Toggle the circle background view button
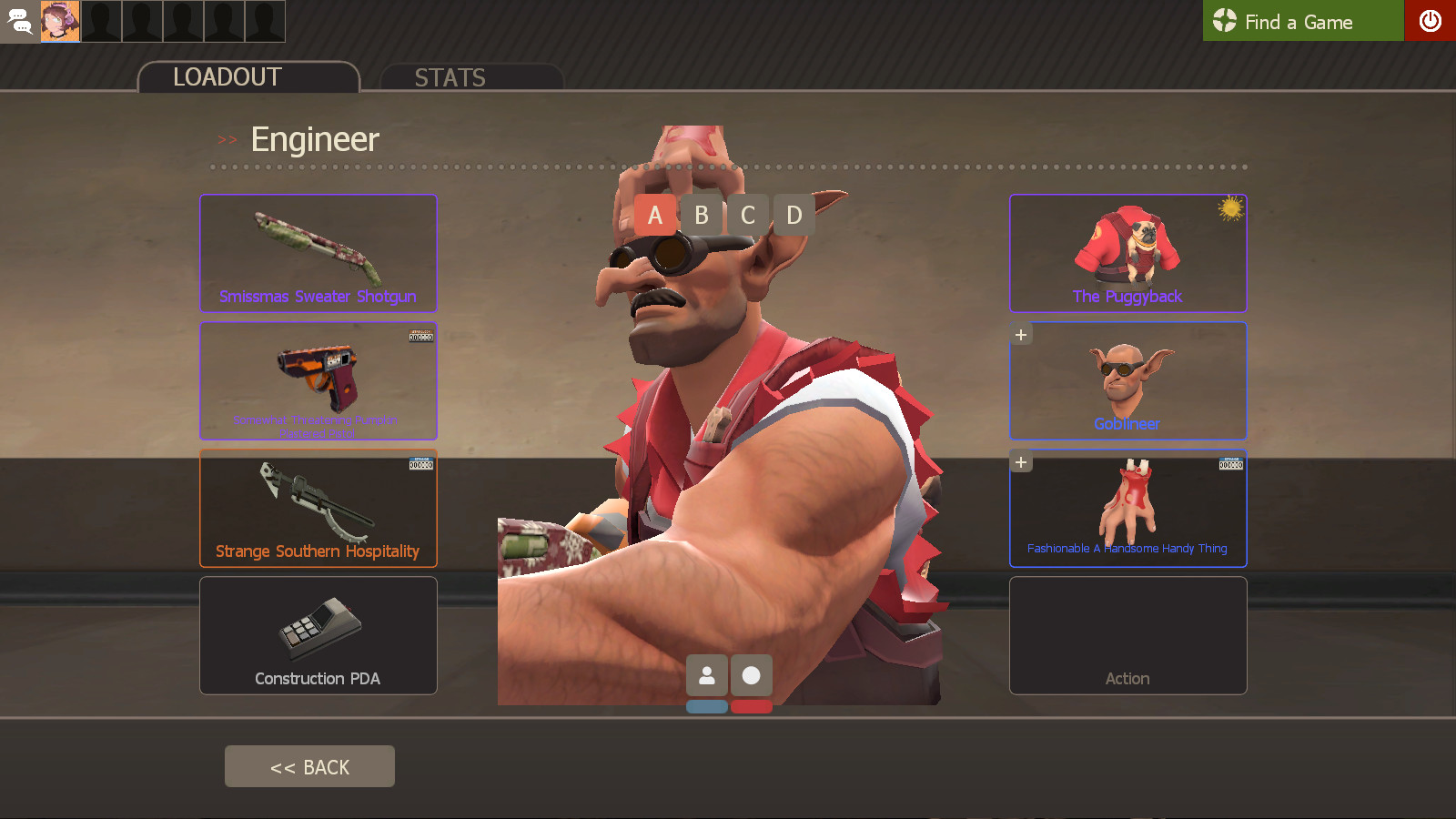Viewport: 1456px width, 819px height. (751, 675)
